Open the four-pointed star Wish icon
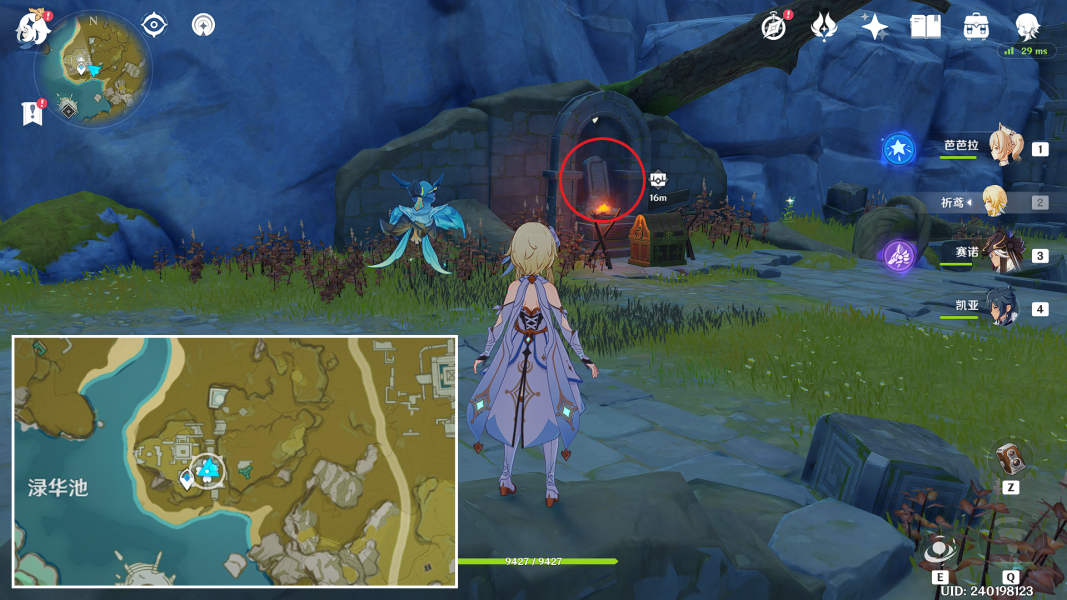Screen dimensions: 1067x600 pos(875,27)
